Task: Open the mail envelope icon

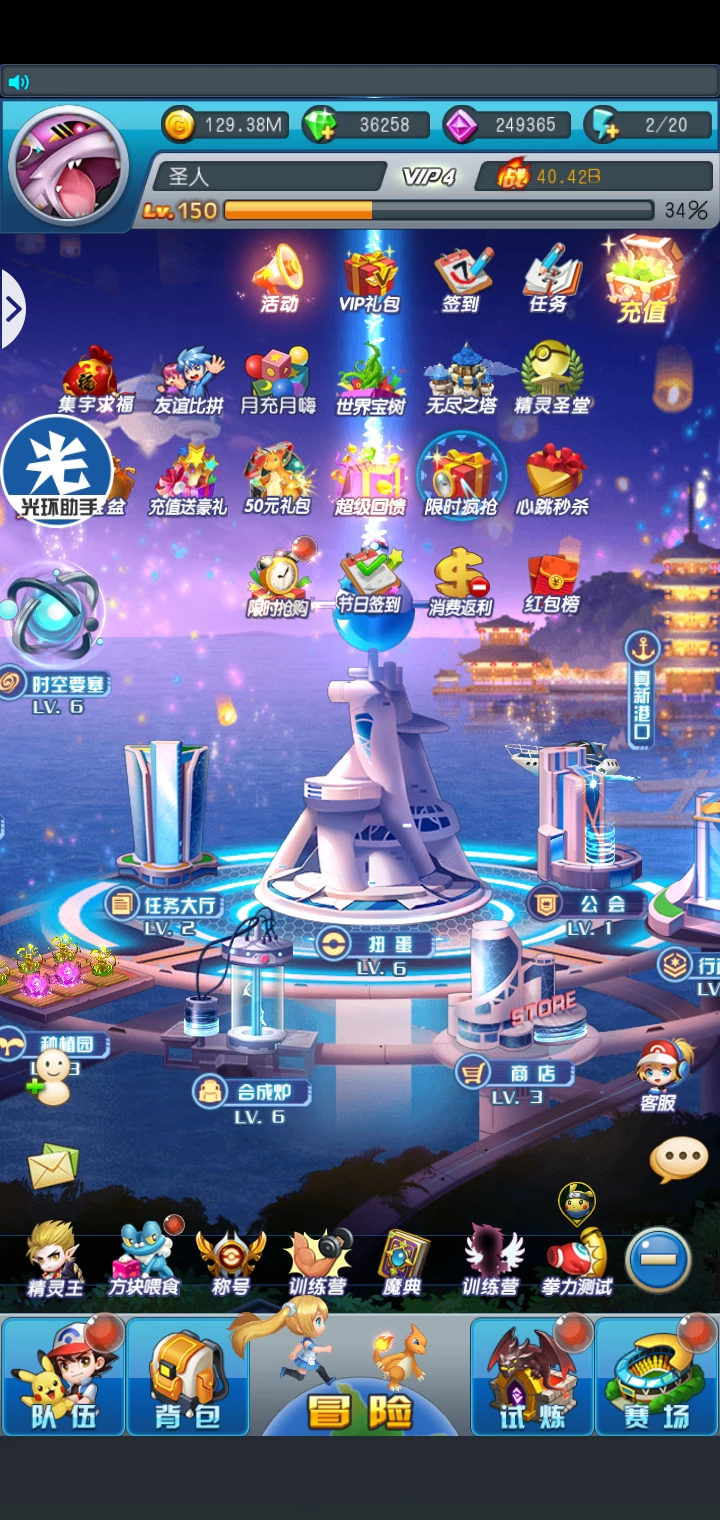Action: (53, 1166)
